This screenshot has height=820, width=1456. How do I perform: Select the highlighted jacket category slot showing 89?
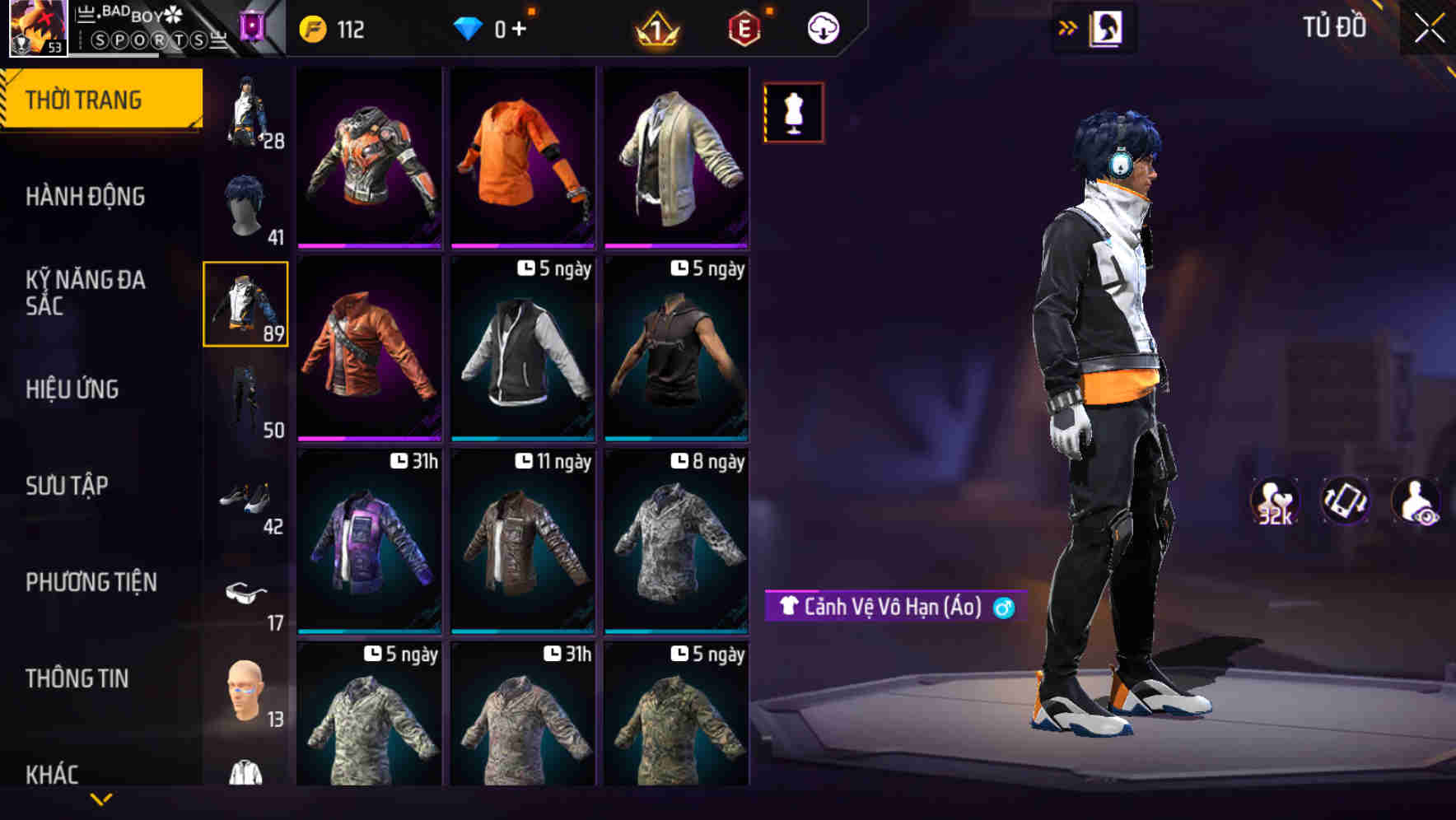(245, 303)
